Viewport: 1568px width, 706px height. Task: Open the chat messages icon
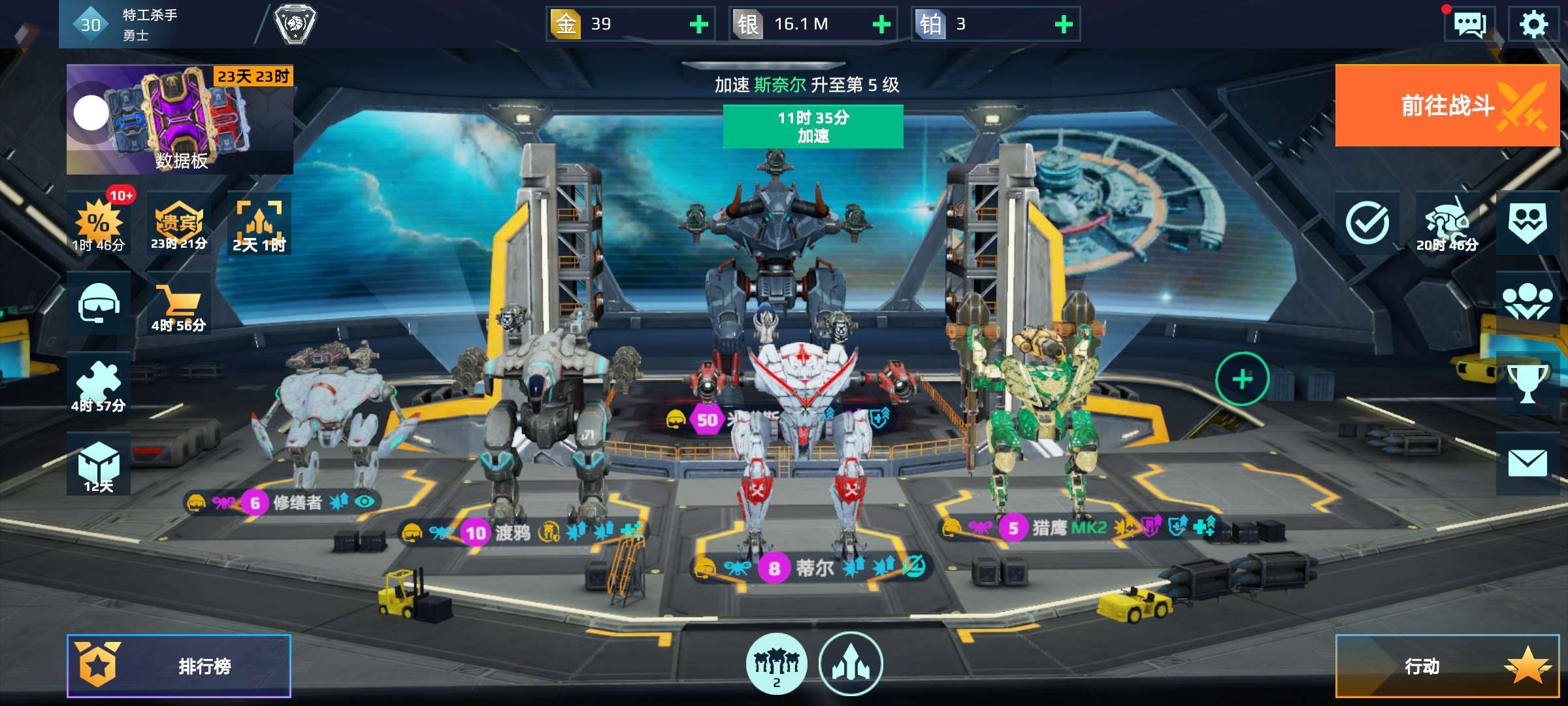tap(1469, 25)
